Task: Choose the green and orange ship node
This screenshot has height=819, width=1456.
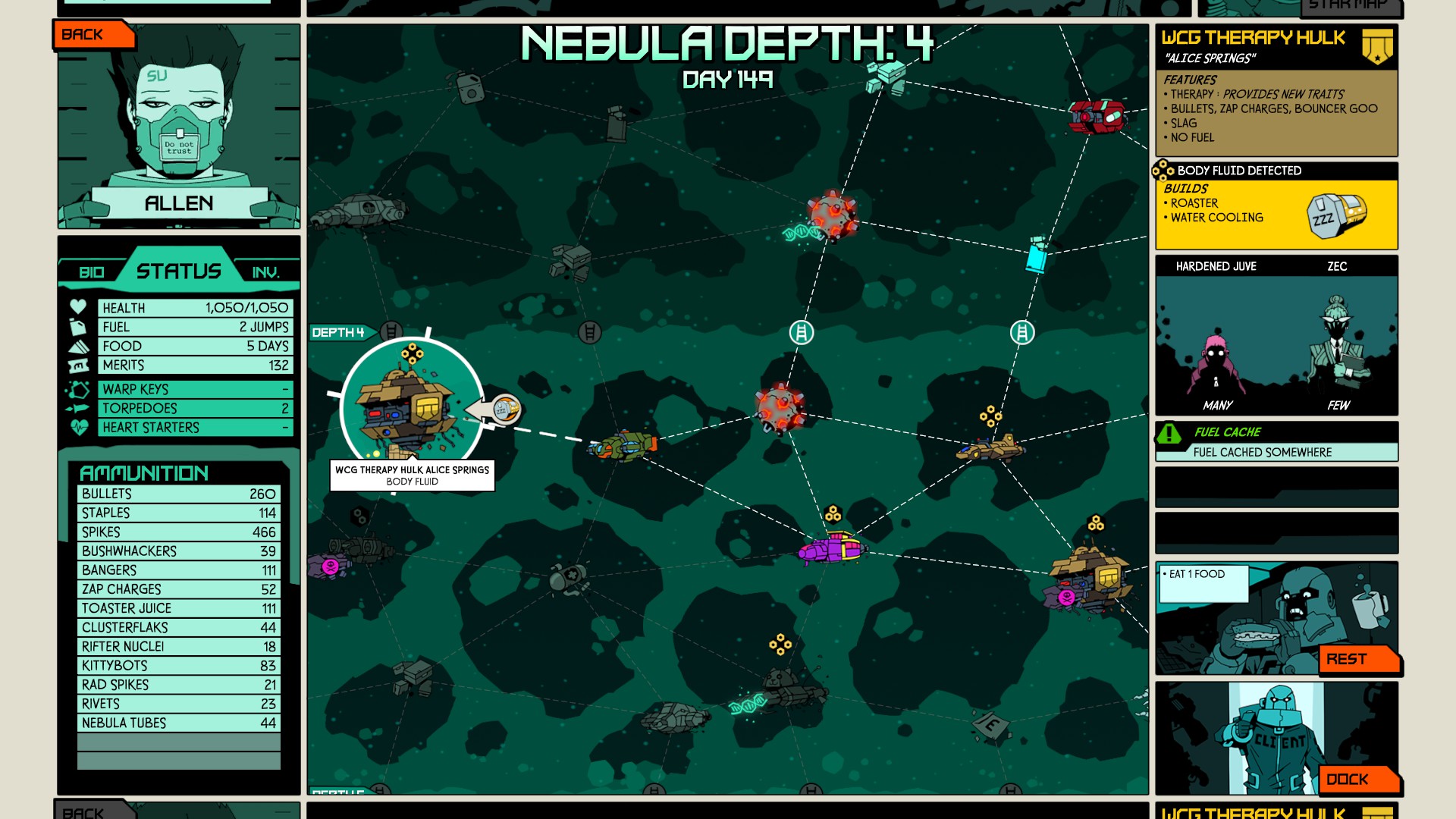Action: (x=623, y=446)
